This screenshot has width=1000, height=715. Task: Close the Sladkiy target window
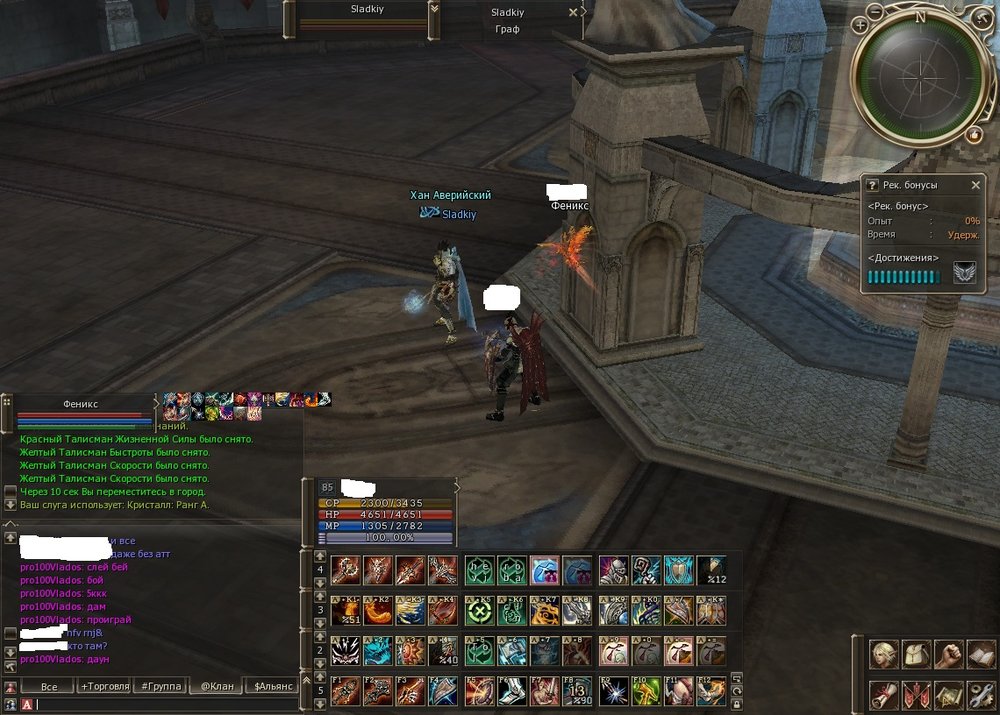573,13
